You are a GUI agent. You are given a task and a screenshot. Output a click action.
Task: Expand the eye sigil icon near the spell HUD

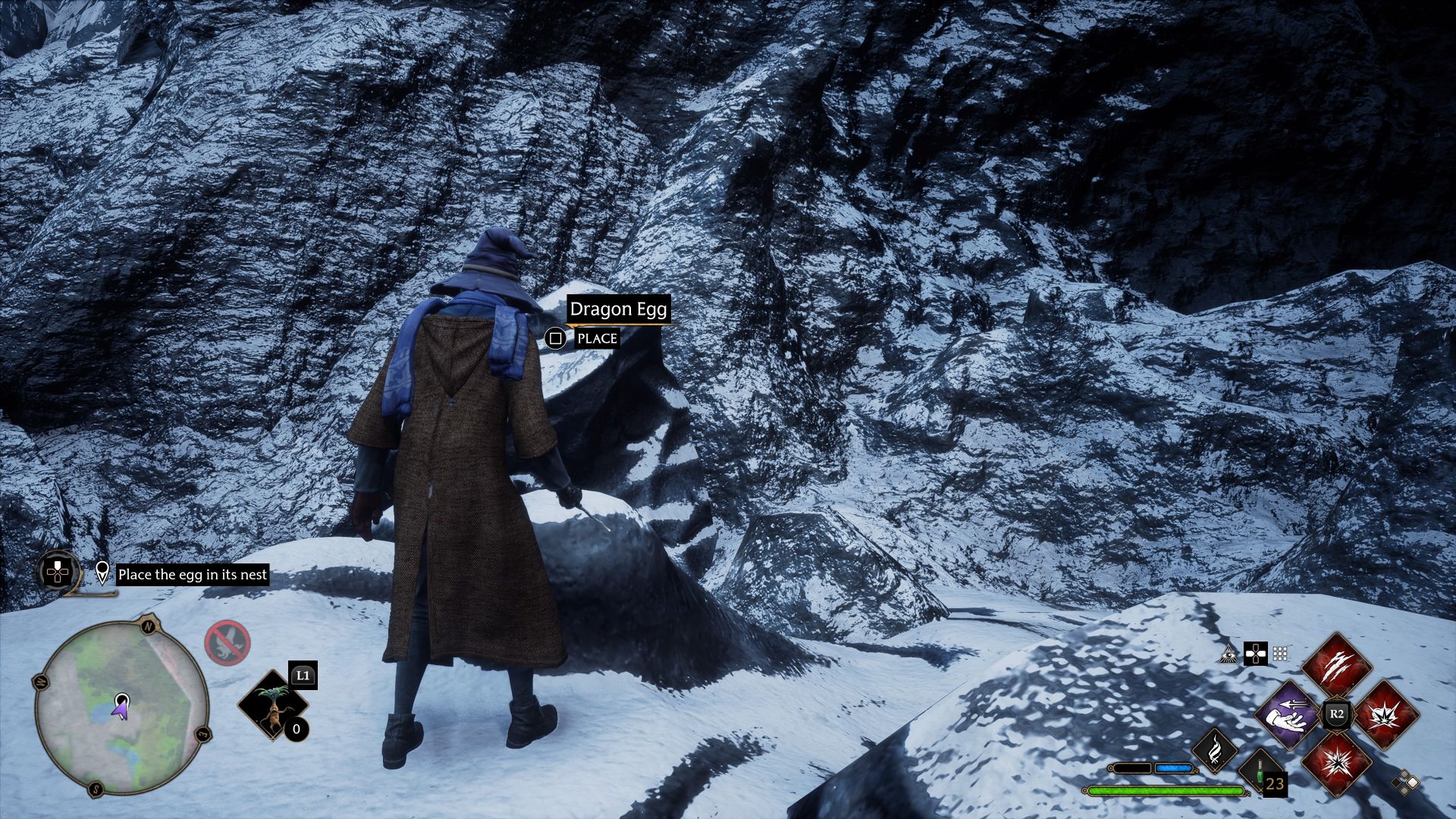(x=1228, y=654)
